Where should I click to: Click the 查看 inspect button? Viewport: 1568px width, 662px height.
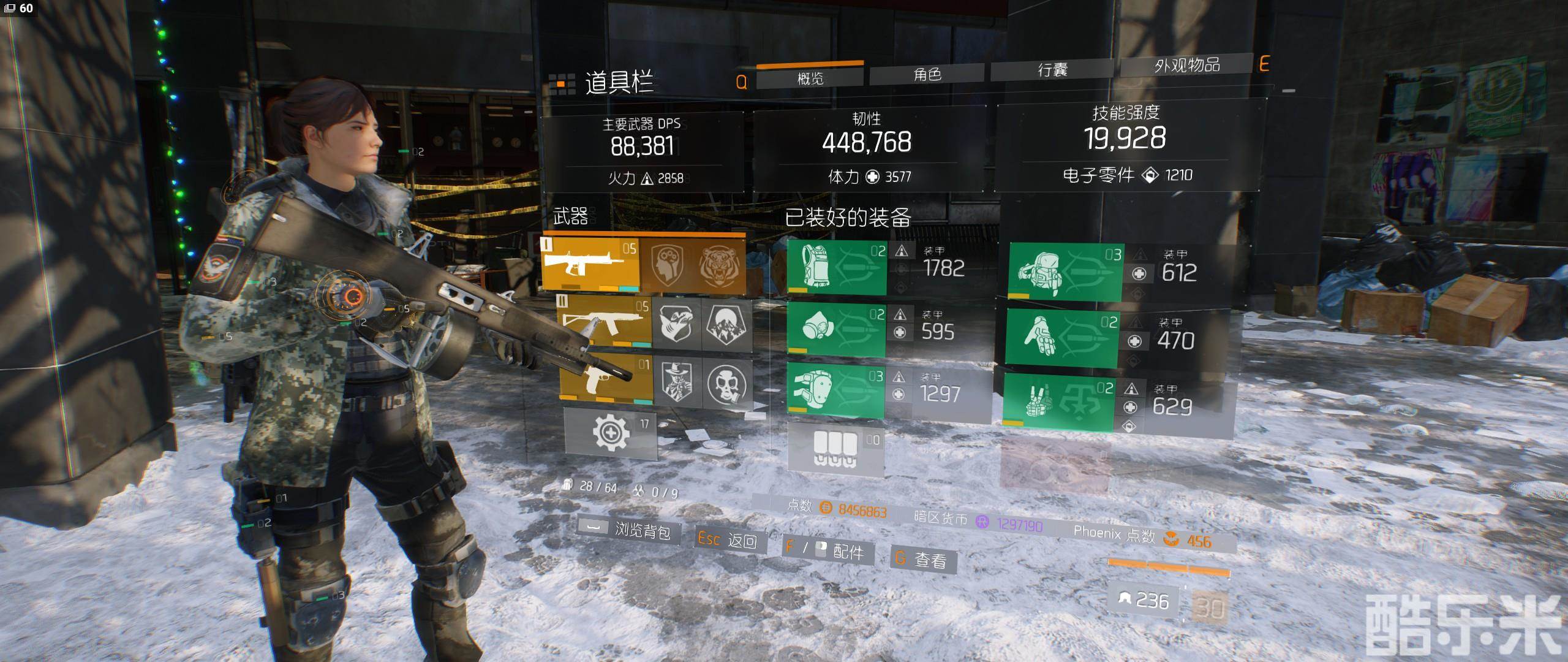coord(922,559)
